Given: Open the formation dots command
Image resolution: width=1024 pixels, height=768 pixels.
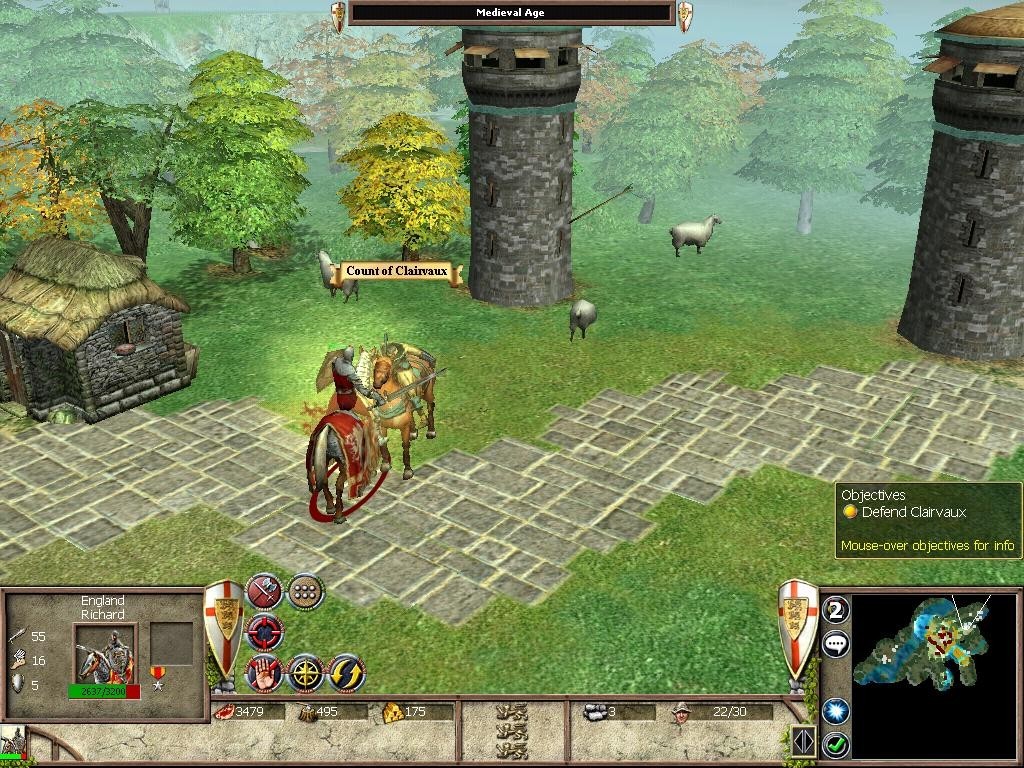Looking at the screenshot, I should point(305,592).
